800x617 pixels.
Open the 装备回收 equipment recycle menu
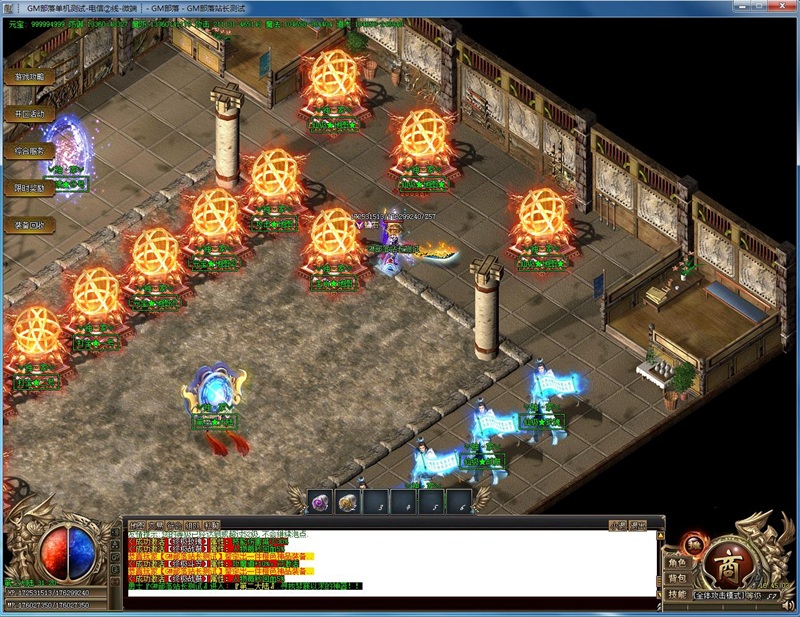[29, 225]
